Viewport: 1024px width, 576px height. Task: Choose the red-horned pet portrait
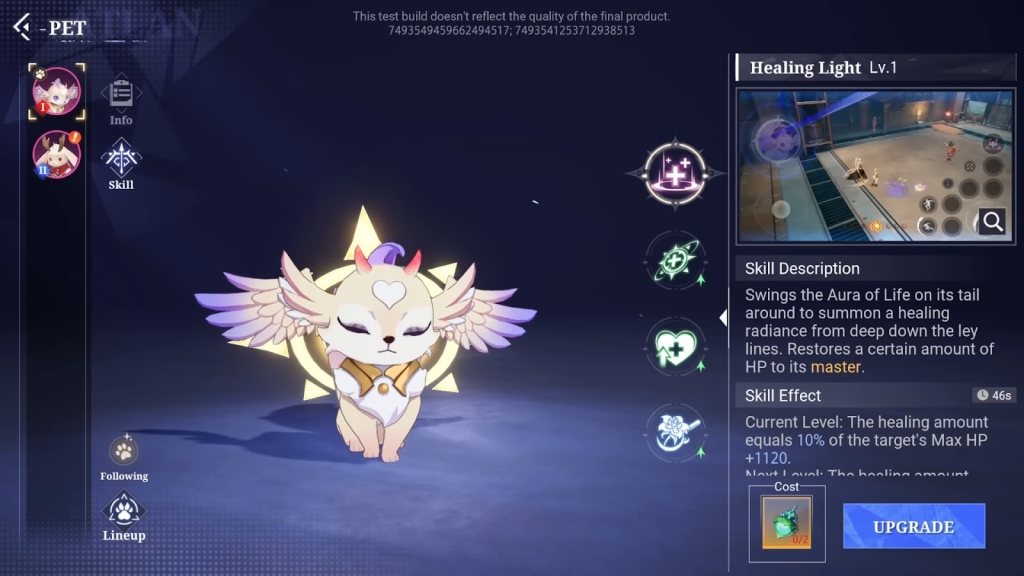56,154
